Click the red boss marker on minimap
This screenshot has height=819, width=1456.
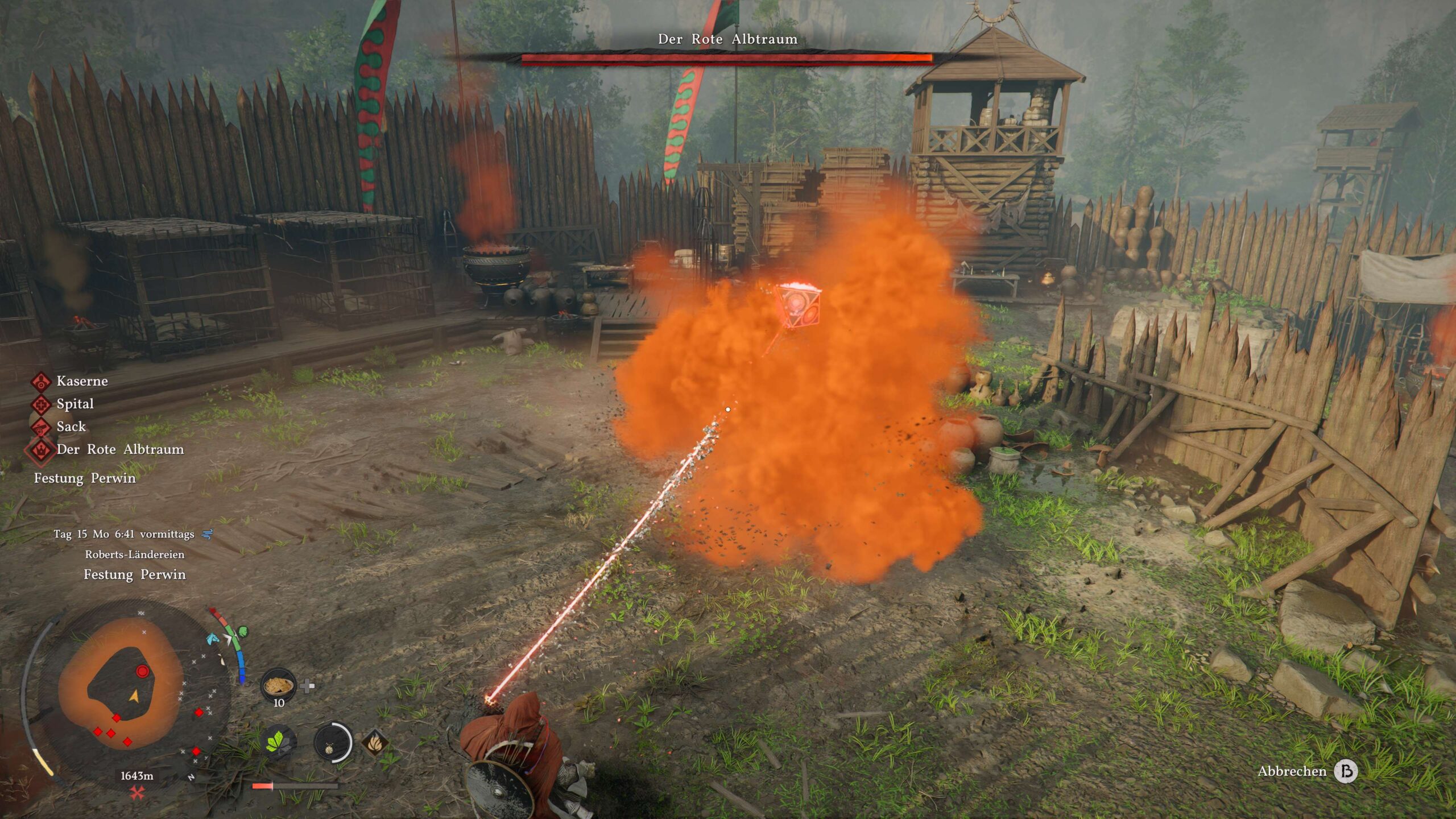(142, 672)
